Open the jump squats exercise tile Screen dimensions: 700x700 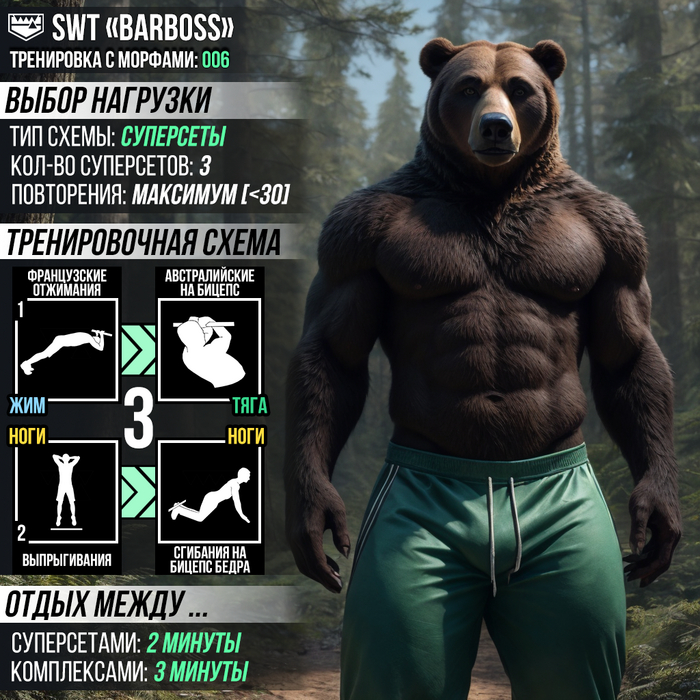[x=67, y=491]
